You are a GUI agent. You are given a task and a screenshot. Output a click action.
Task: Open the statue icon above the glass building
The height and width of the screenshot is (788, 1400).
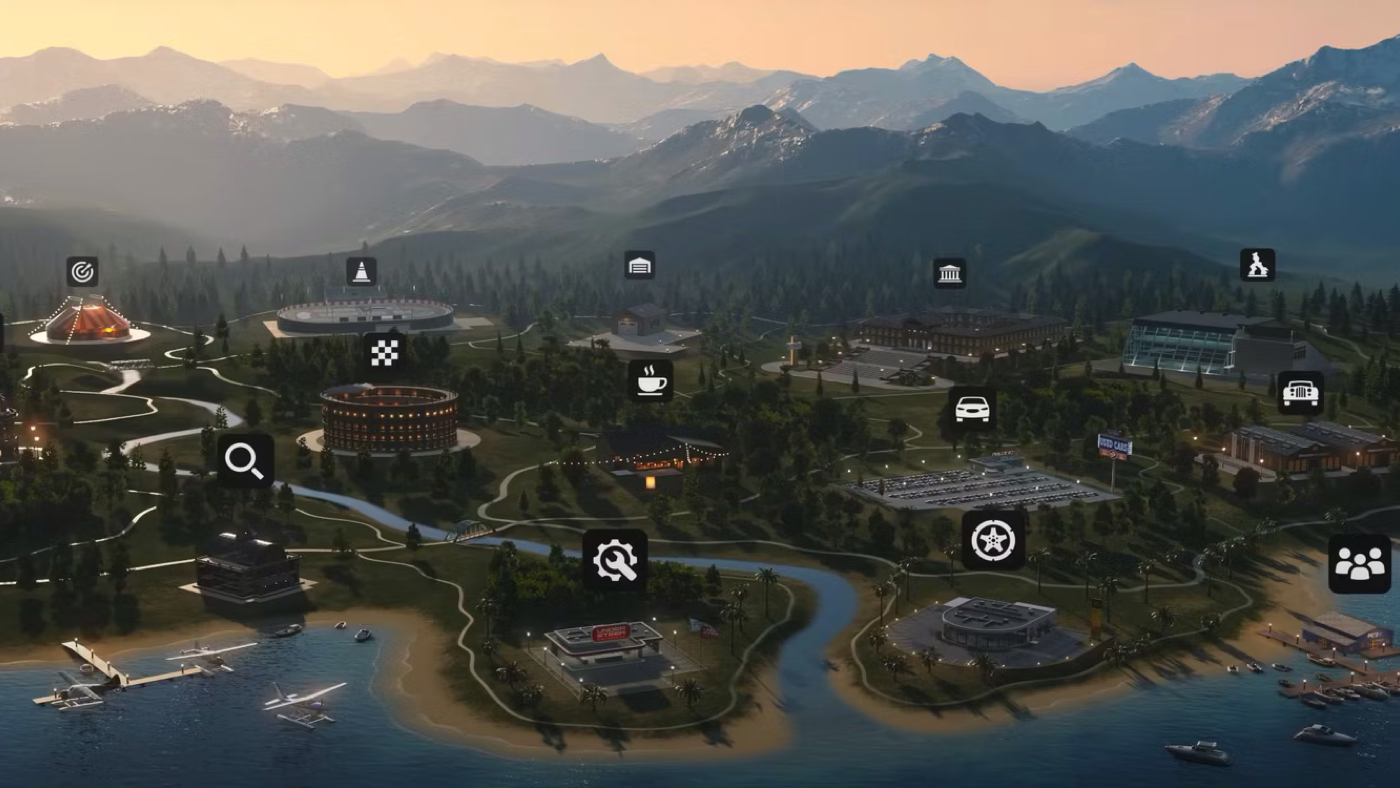1257,265
